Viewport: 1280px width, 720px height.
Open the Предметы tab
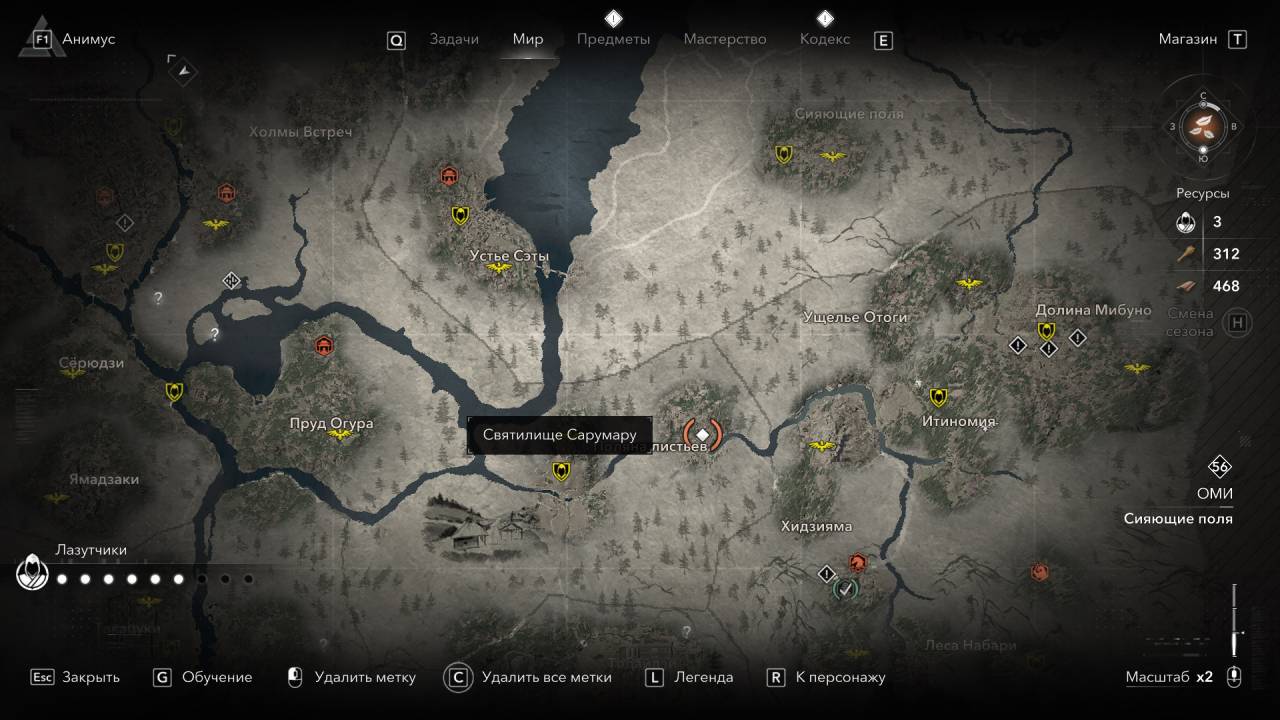click(613, 39)
